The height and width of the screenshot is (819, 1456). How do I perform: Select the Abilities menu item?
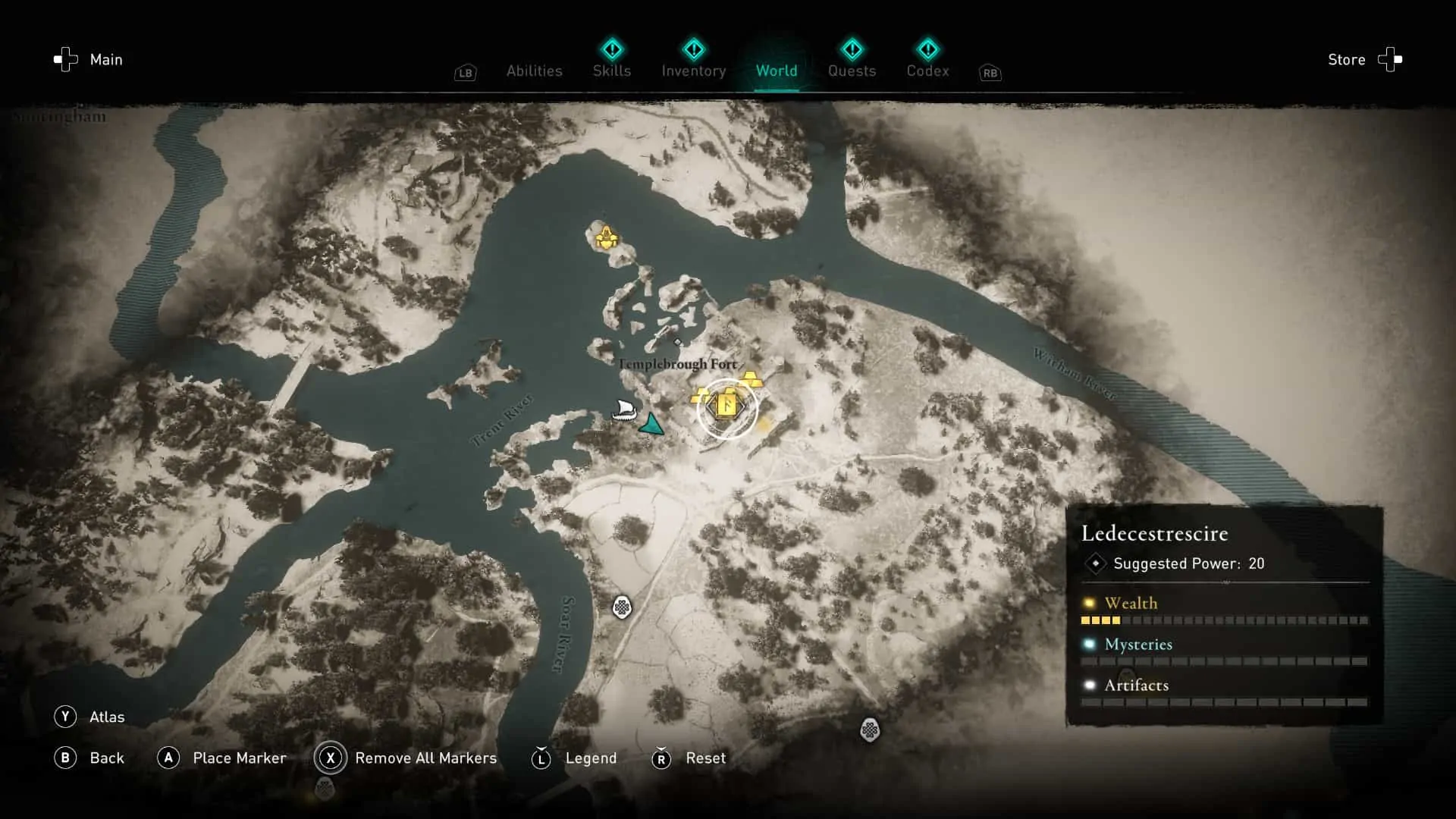coord(534,71)
